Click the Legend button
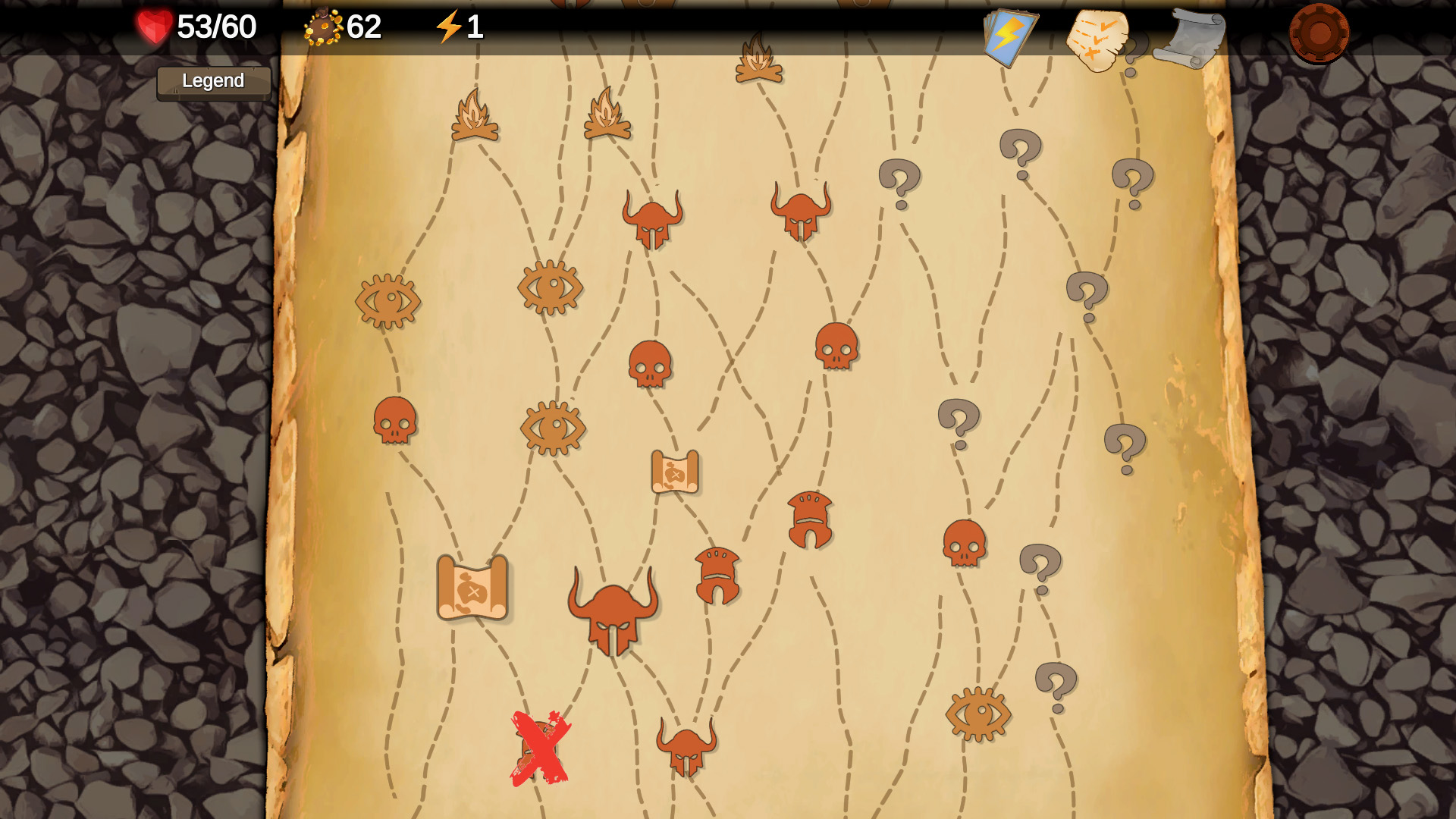 [213, 81]
